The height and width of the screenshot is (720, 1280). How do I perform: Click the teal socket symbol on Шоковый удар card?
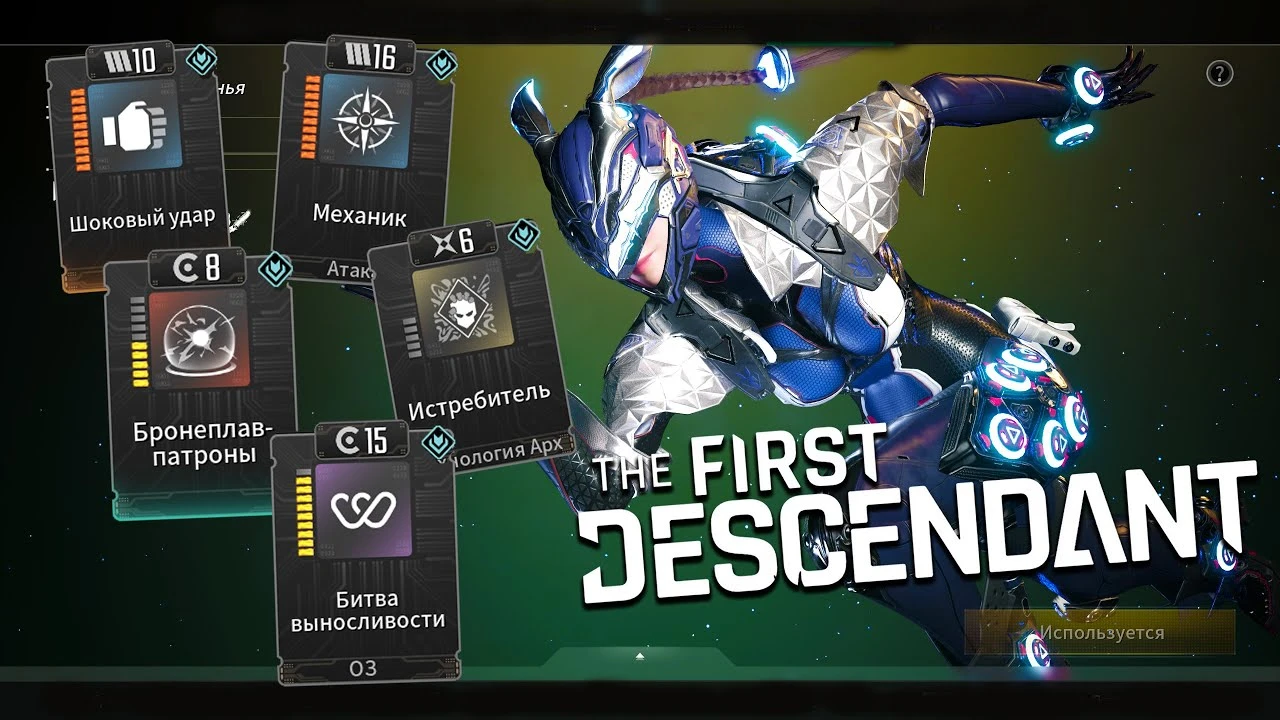point(201,60)
